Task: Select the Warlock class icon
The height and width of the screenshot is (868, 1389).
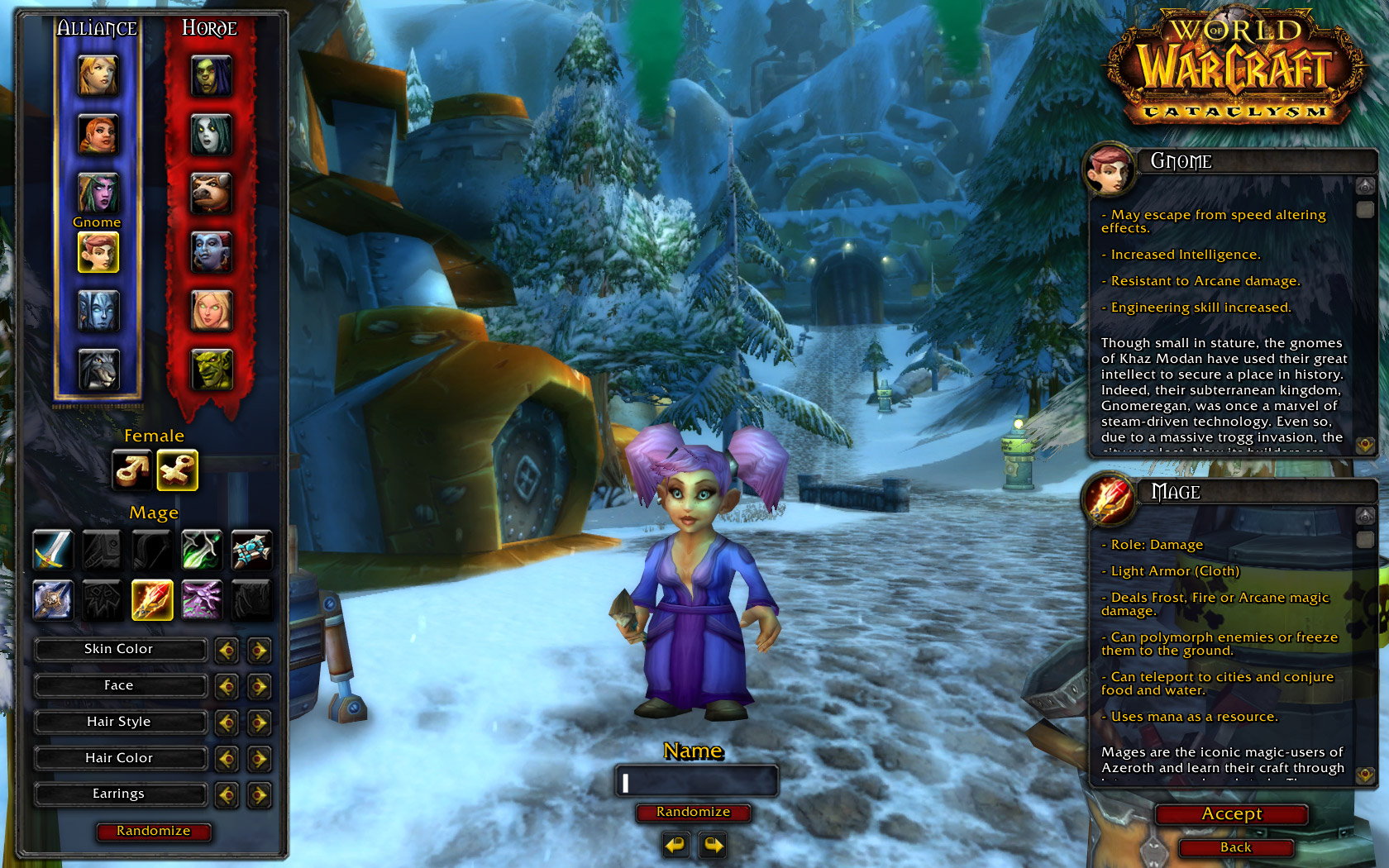Action: (x=202, y=599)
